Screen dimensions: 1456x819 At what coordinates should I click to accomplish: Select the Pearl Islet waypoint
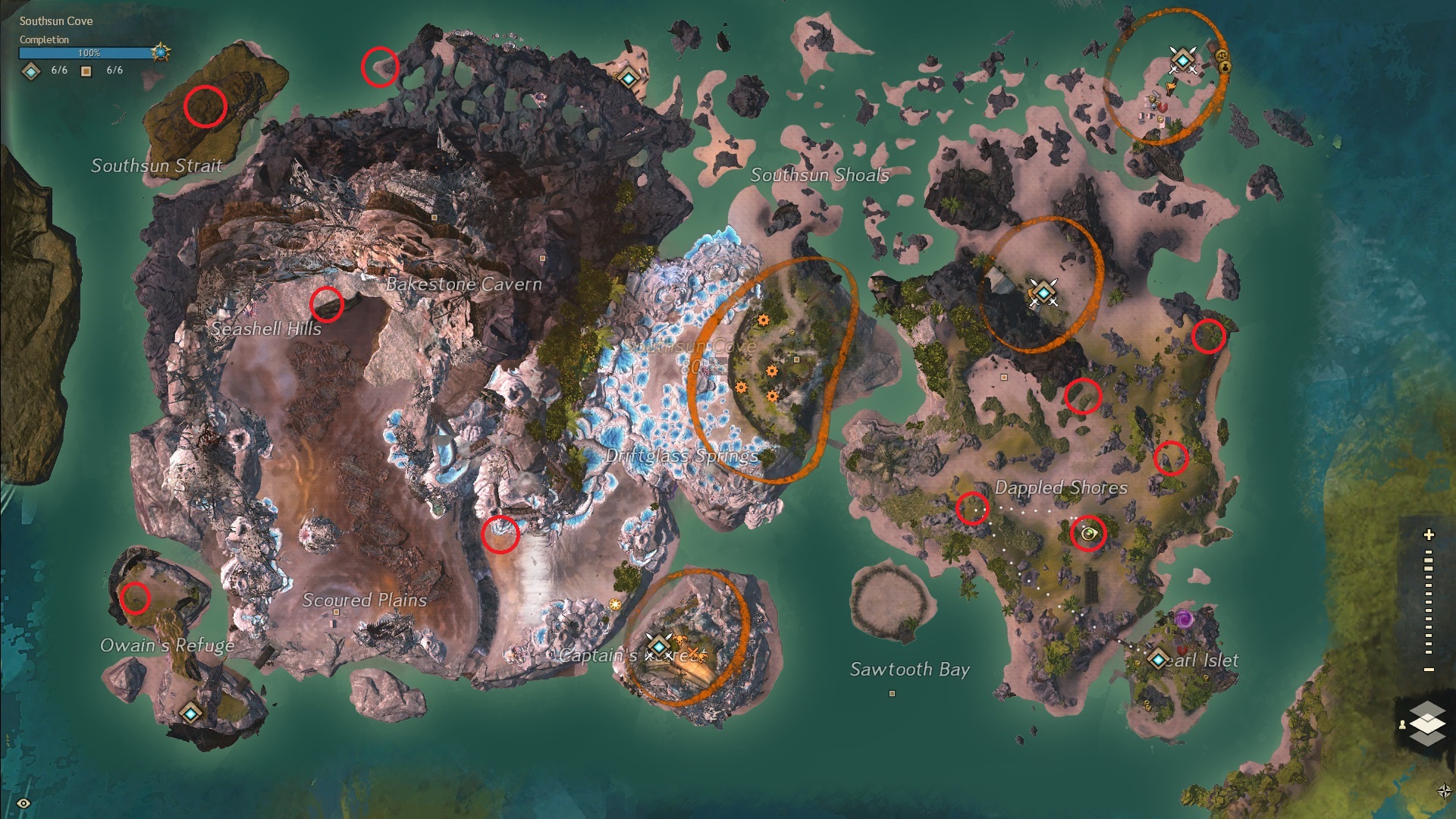point(1158,659)
